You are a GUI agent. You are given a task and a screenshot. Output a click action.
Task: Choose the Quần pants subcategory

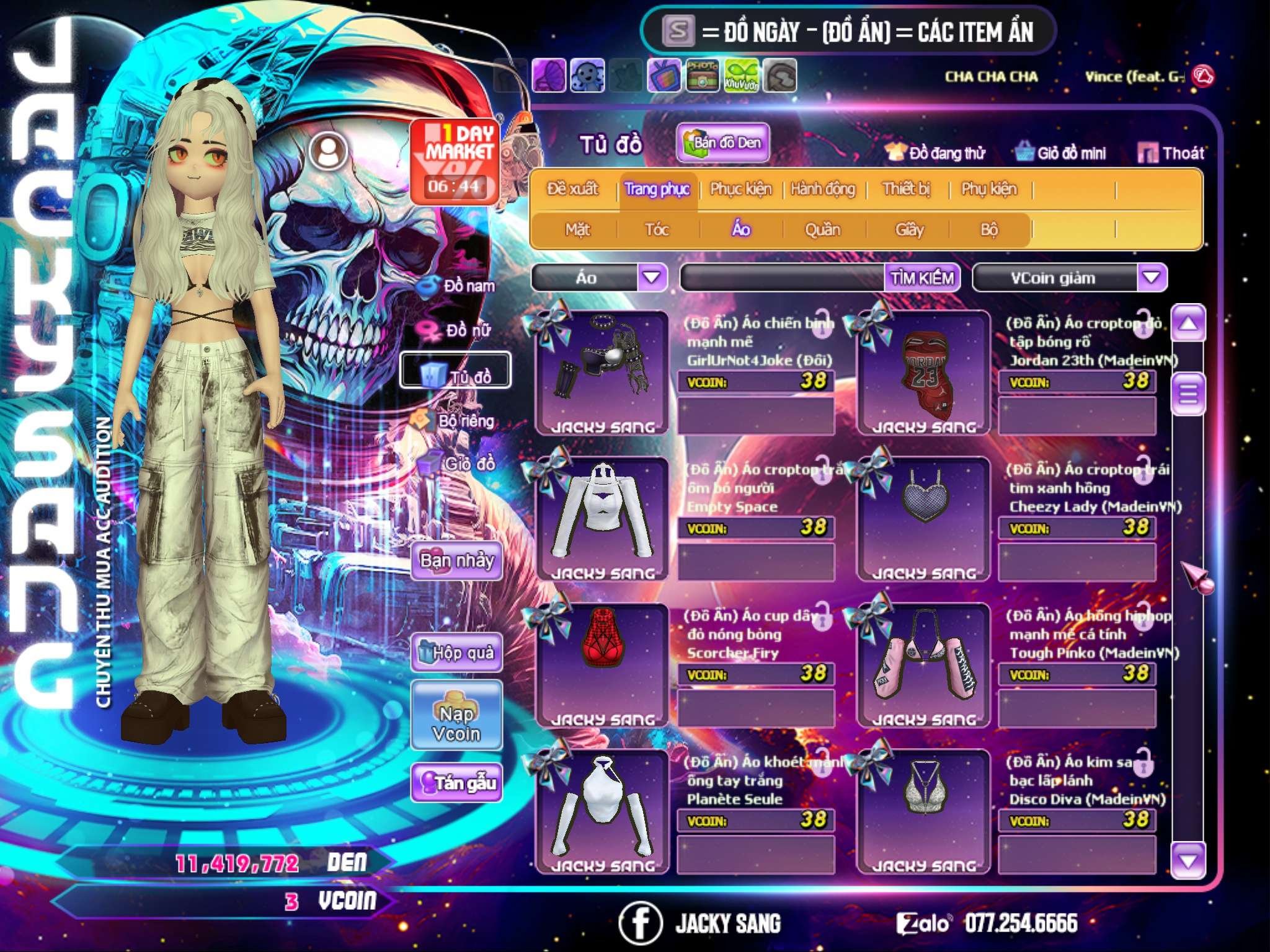[822, 230]
